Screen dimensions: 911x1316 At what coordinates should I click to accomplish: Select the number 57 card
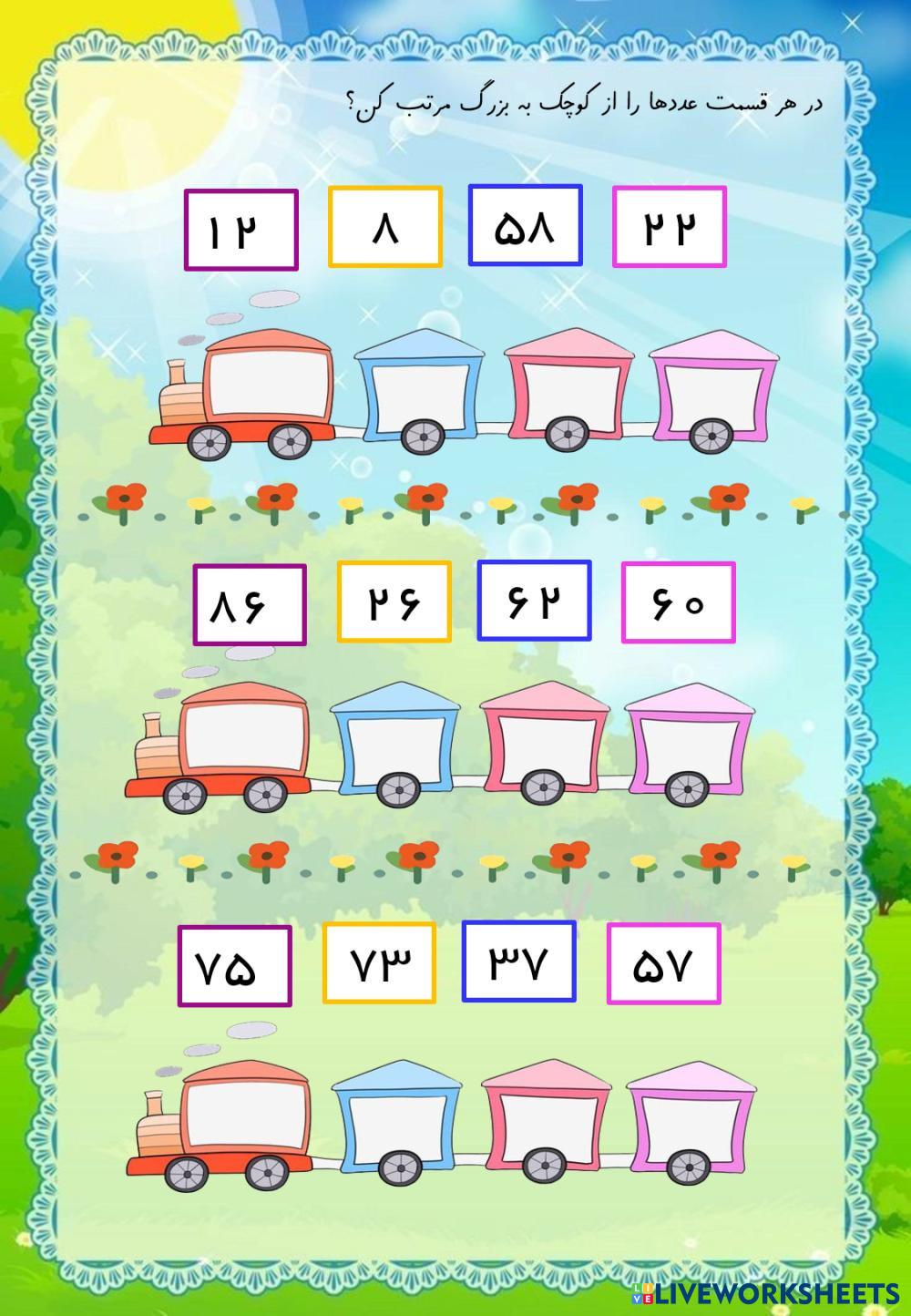pos(663,963)
